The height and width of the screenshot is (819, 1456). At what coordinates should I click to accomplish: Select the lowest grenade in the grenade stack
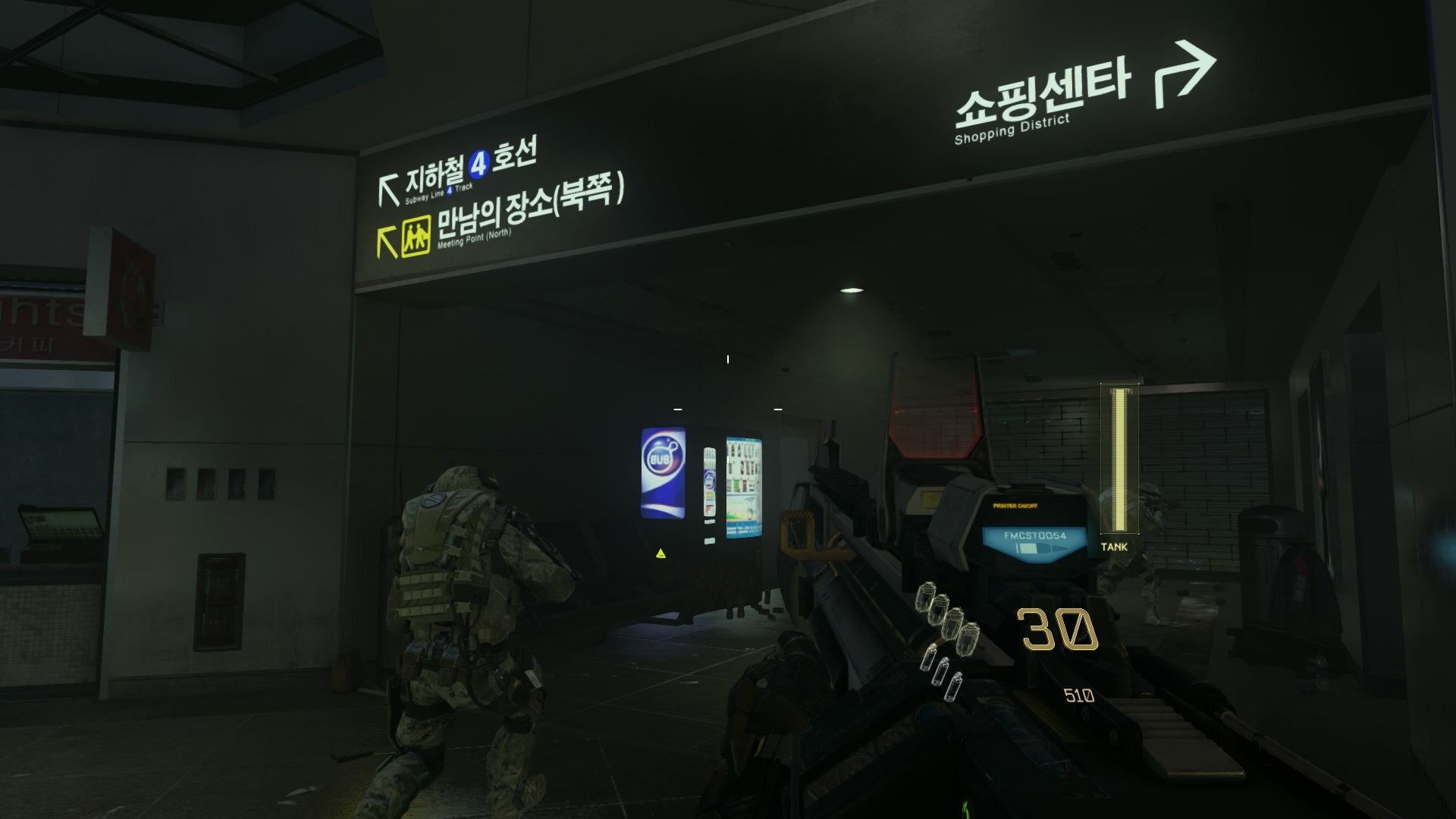pyautogui.click(x=968, y=639)
